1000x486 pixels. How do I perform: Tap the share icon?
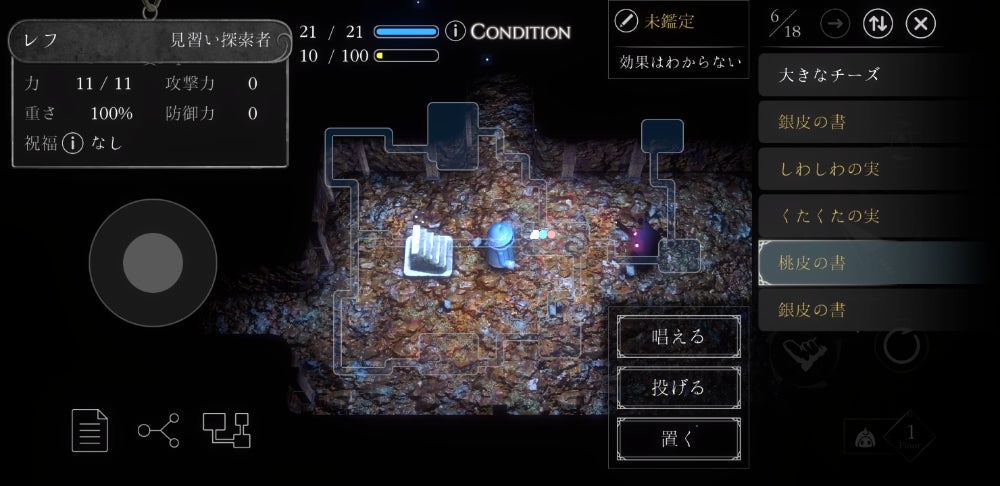click(158, 430)
